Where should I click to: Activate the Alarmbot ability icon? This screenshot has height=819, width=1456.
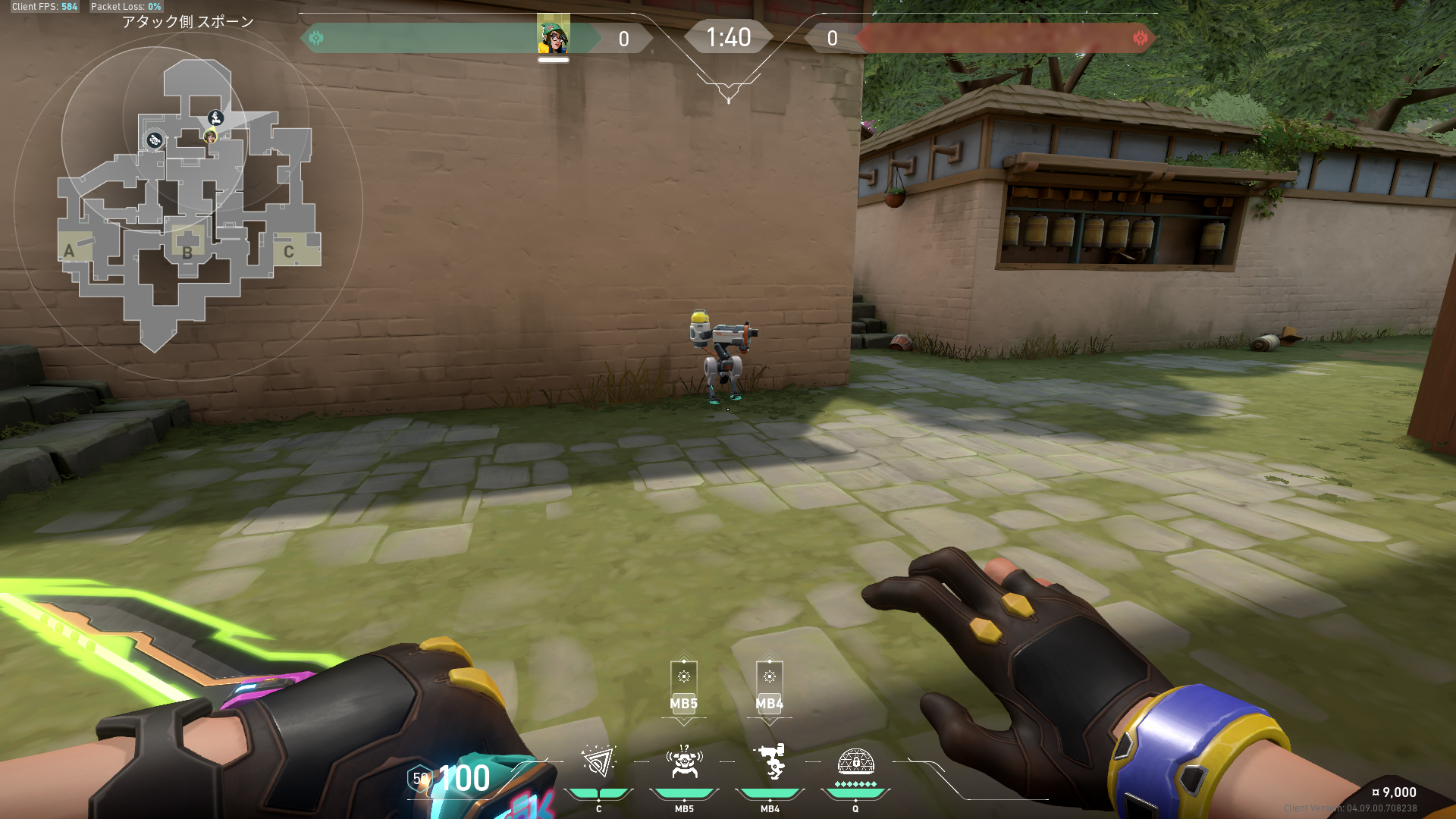(684, 762)
